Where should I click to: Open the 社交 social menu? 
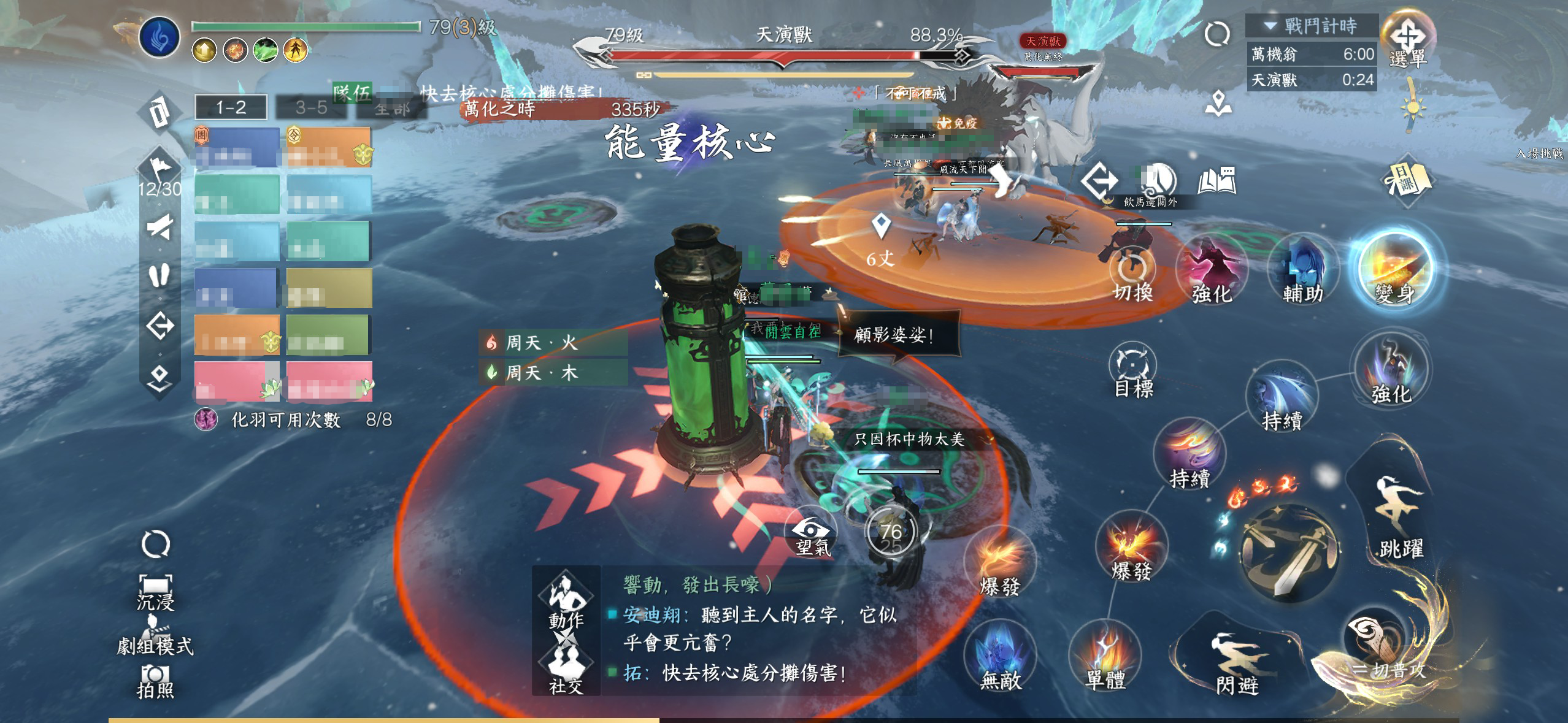point(566,670)
